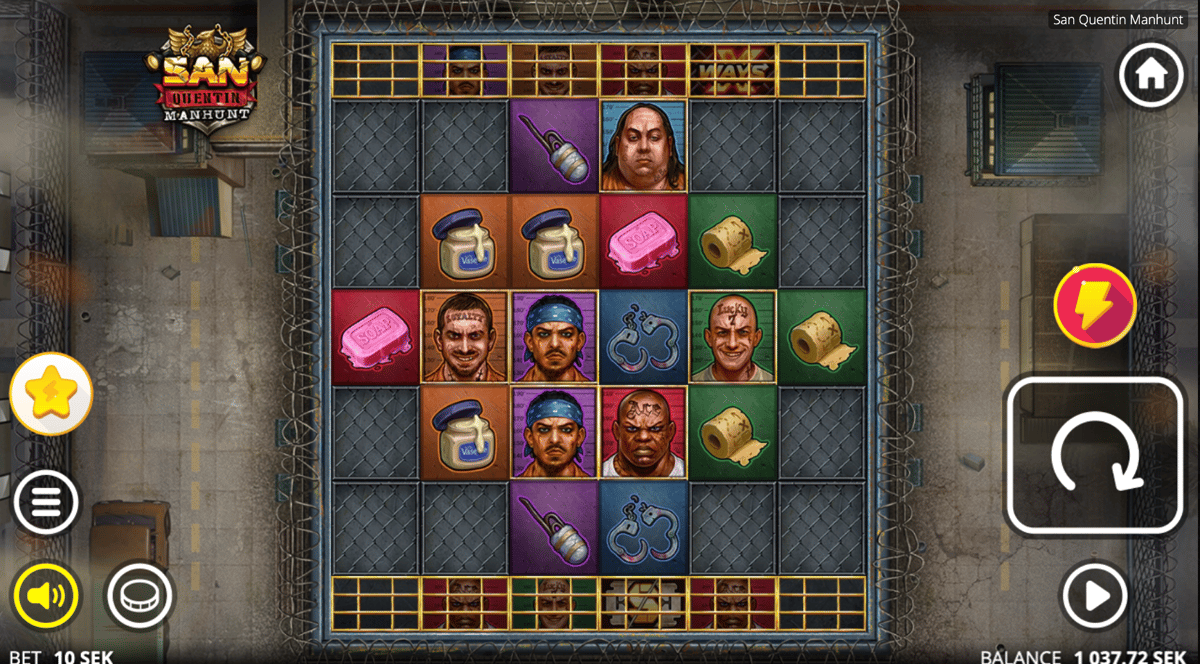Open the coin bet settings
Screen dimensions: 1200x664
click(x=136, y=596)
